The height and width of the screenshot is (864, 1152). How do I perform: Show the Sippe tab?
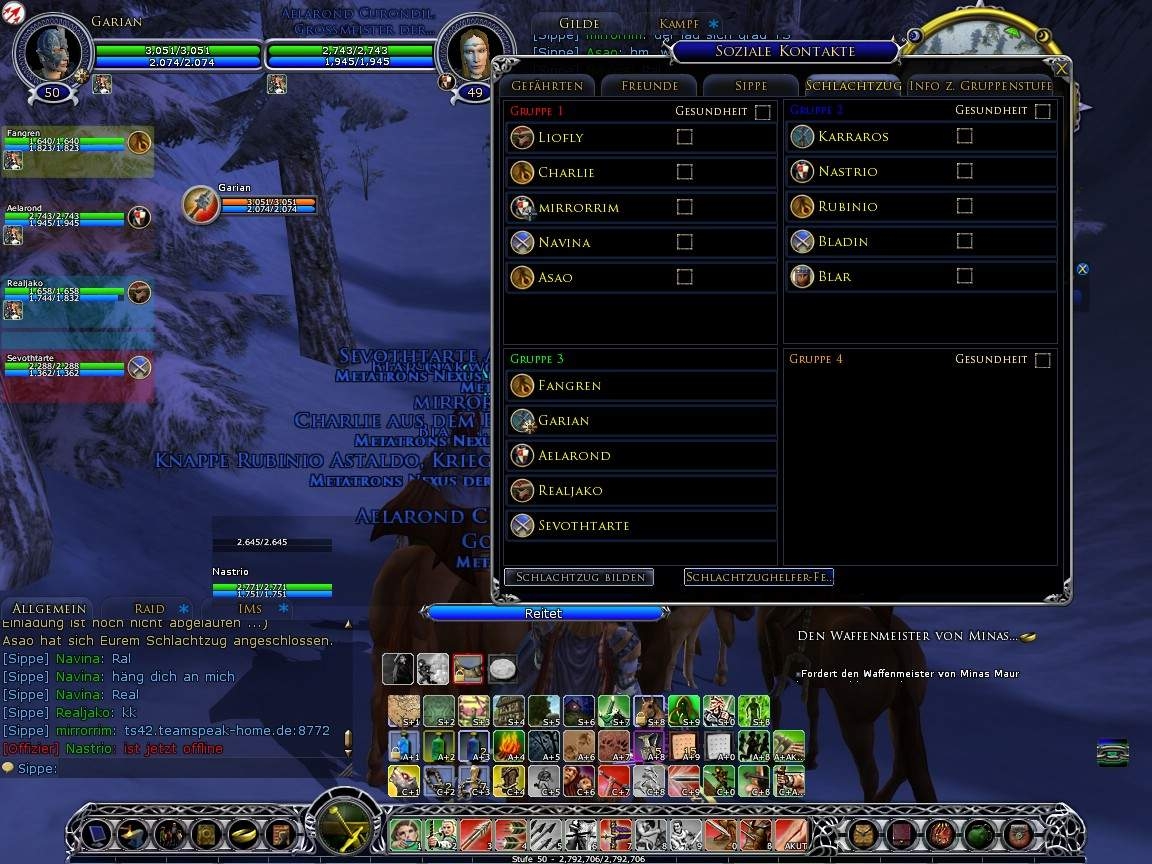point(750,86)
